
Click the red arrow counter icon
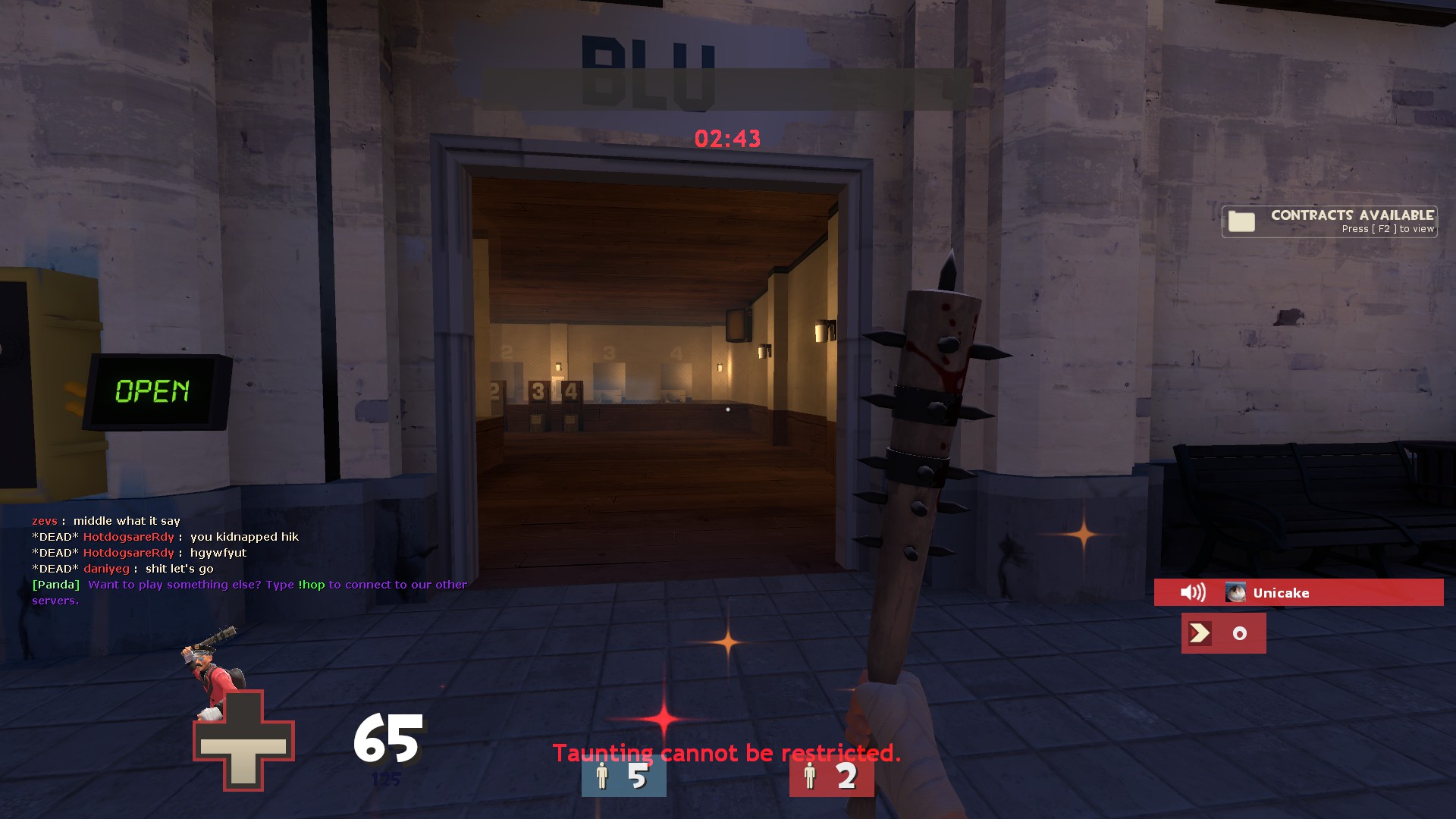1200,633
